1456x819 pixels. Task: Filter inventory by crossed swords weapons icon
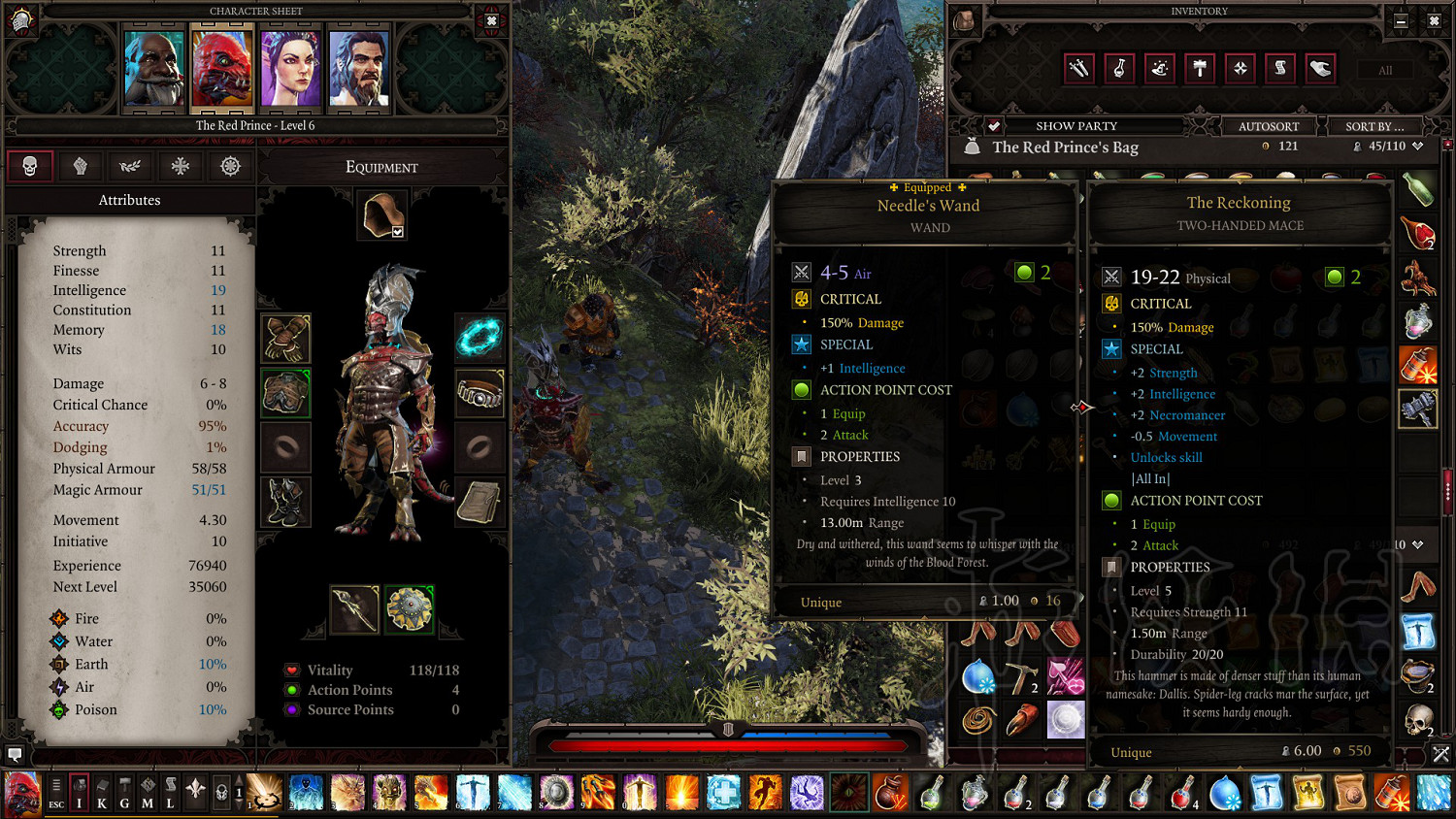click(1079, 68)
